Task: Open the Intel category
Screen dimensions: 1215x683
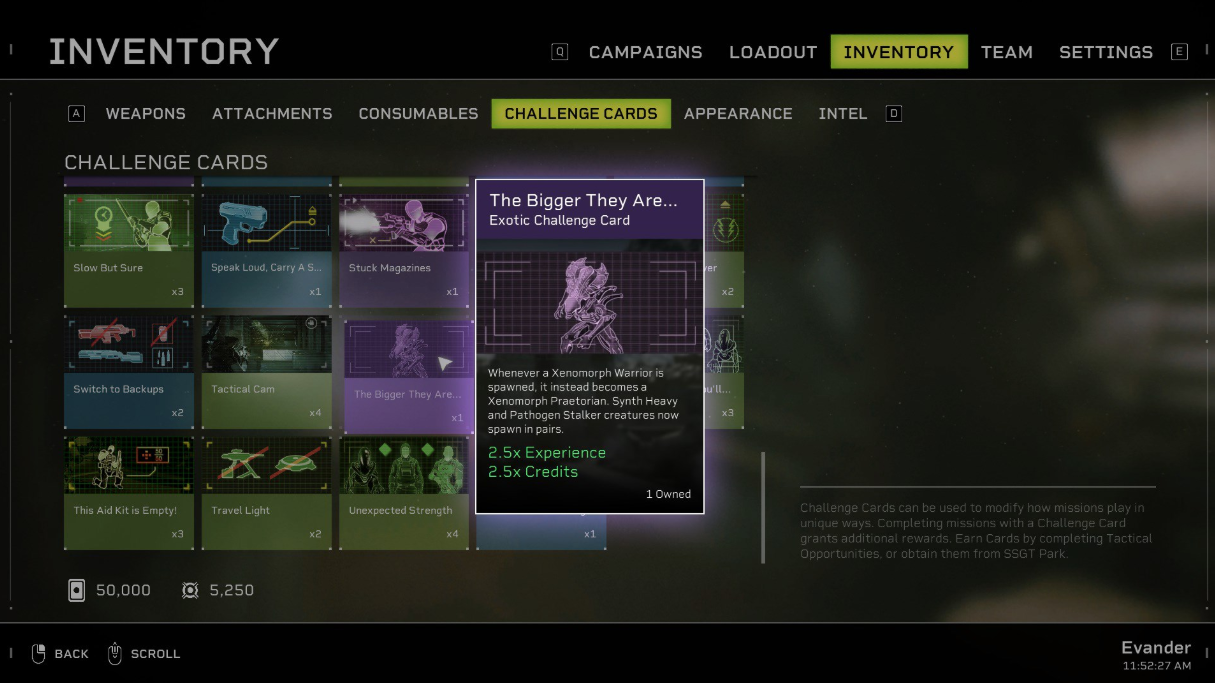Action: point(842,114)
